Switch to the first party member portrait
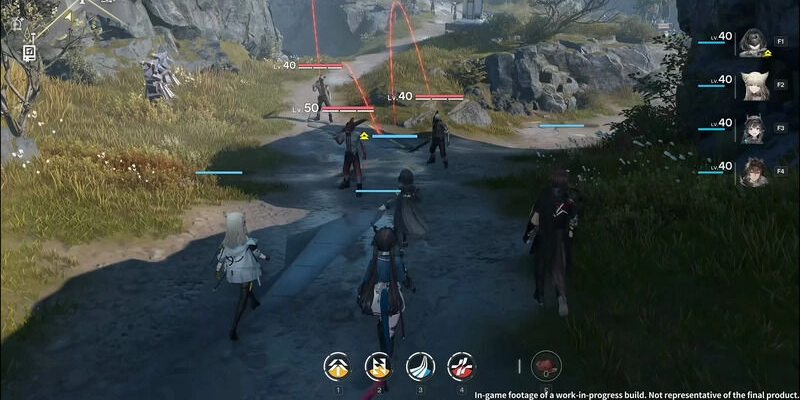The width and height of the screenshot is (800, 400). click(753, 43)
